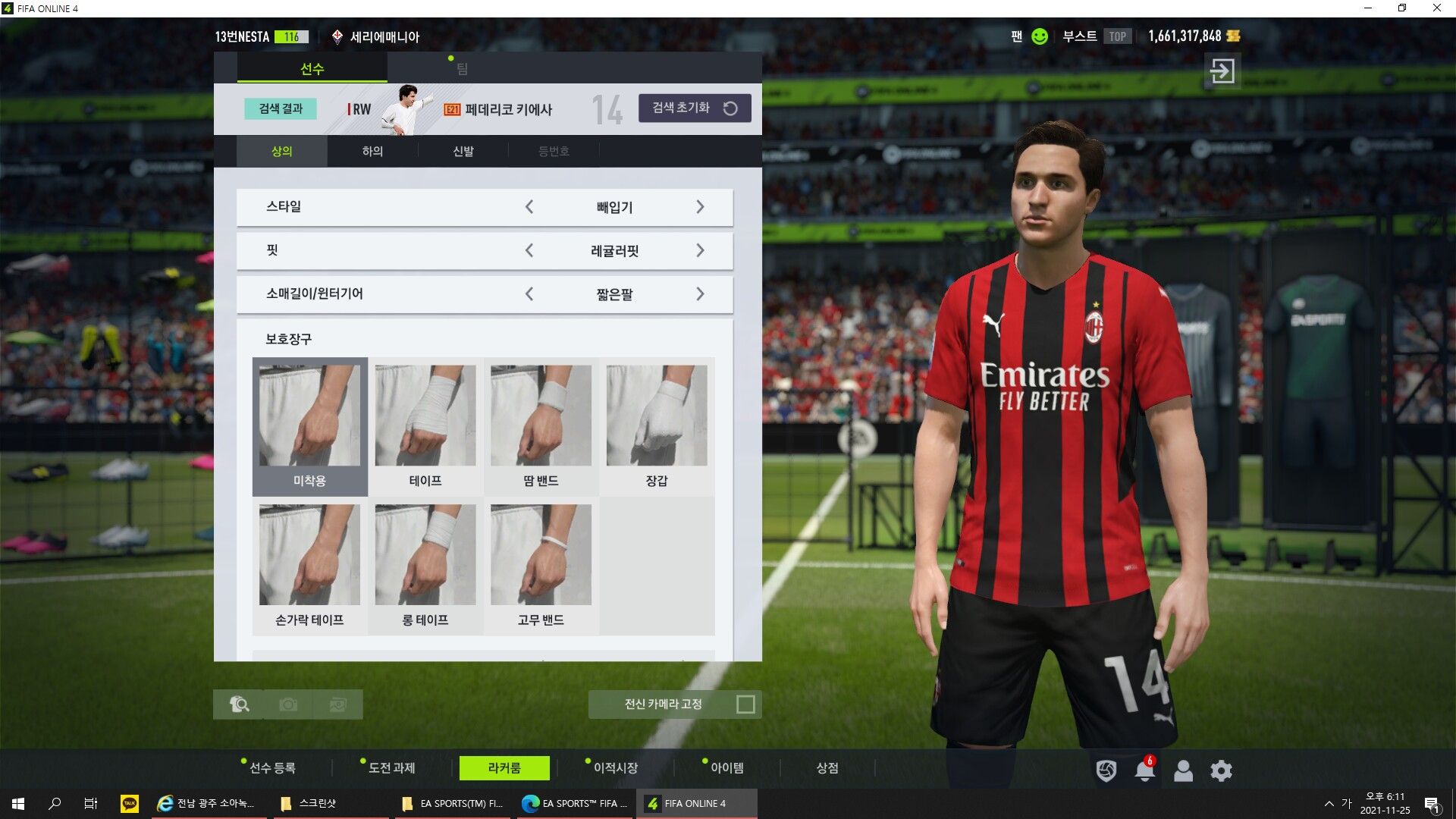Screen dimensions: 1456x819
Task: Click the exit door icon
Action: [x=1222, y=71]
